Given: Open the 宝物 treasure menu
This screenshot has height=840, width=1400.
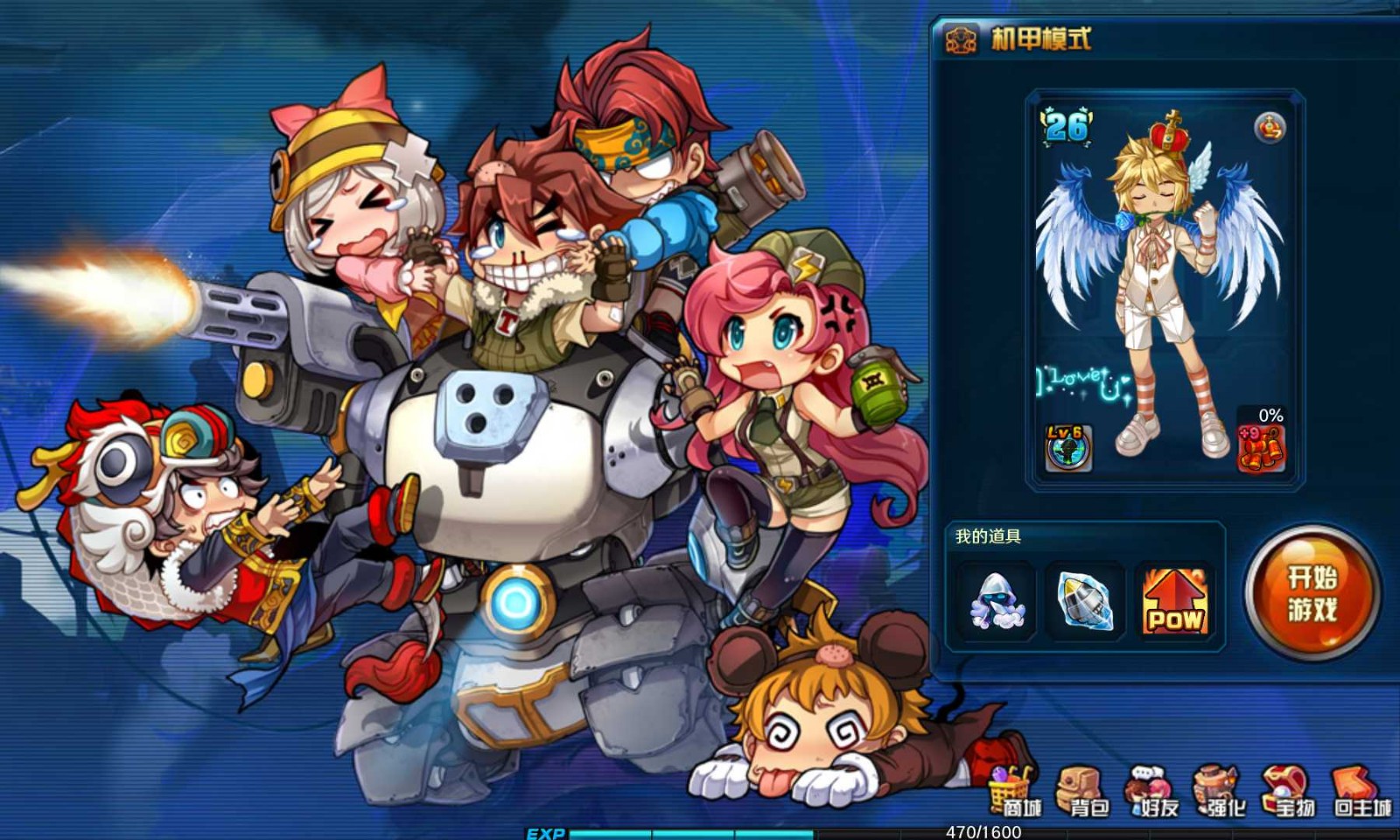Looking at the screenshot, I should tap(1288, 792).
